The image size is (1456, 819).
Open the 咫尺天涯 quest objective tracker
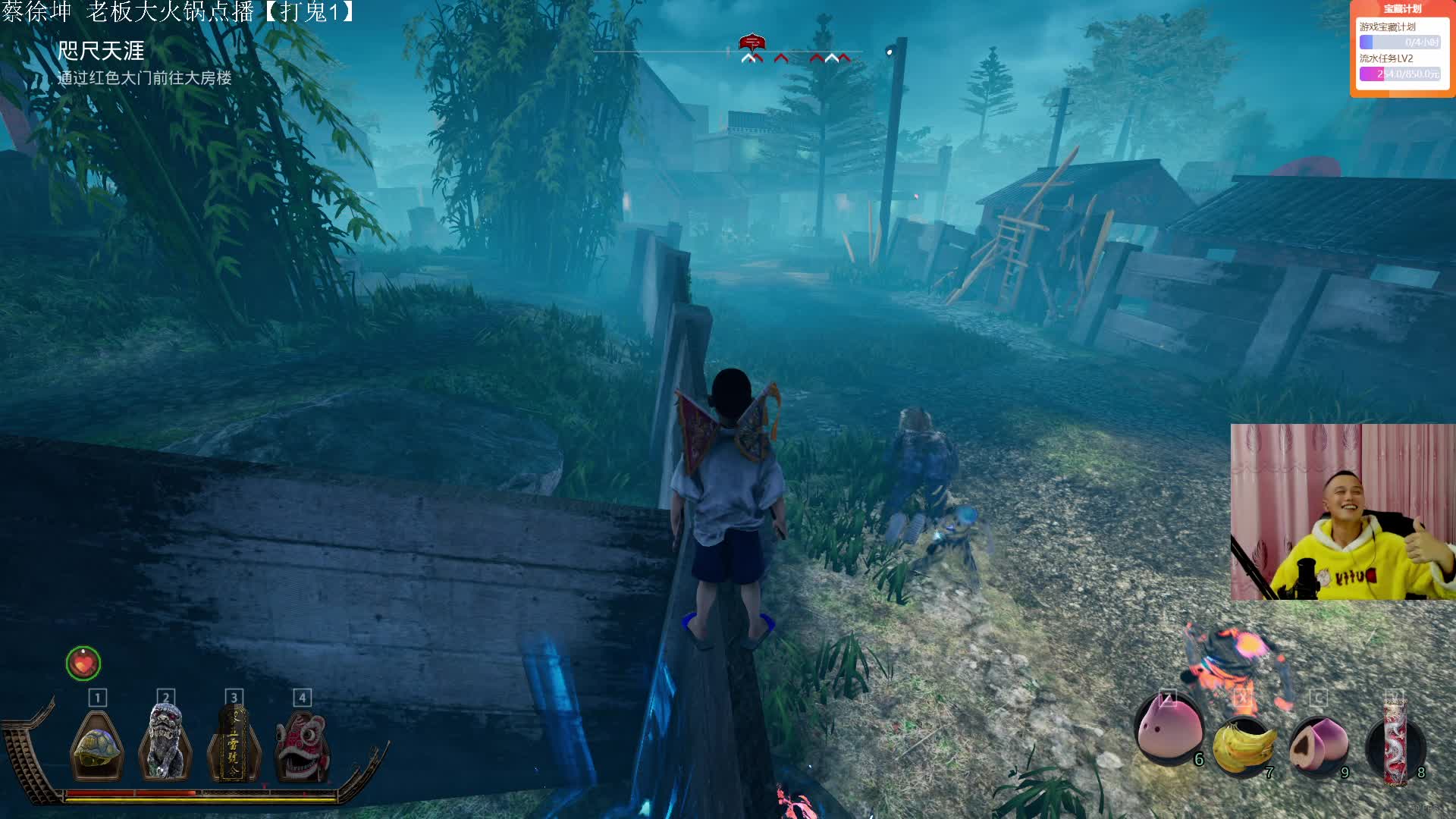tap(102, 52)
